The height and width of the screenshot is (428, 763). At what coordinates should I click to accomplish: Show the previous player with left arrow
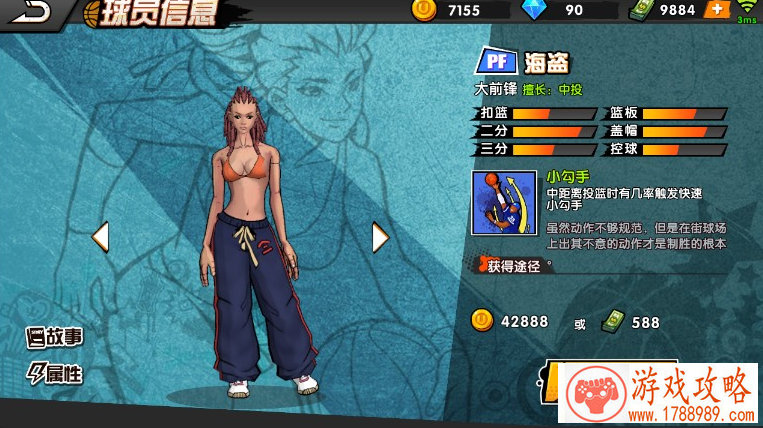(x=100, y=237)
